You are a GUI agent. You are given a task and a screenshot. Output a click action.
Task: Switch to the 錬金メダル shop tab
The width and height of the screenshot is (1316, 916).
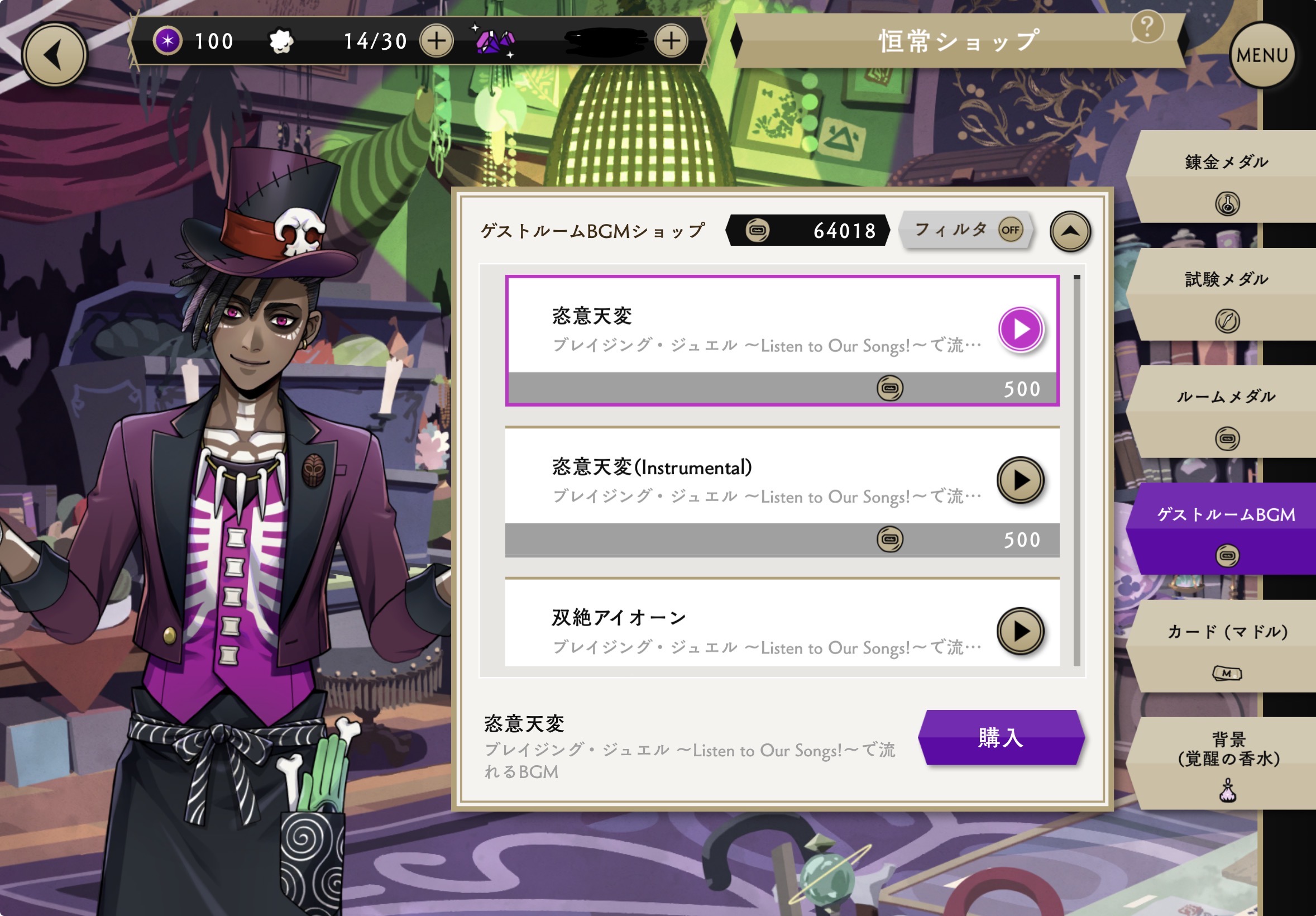point(1227,176)
